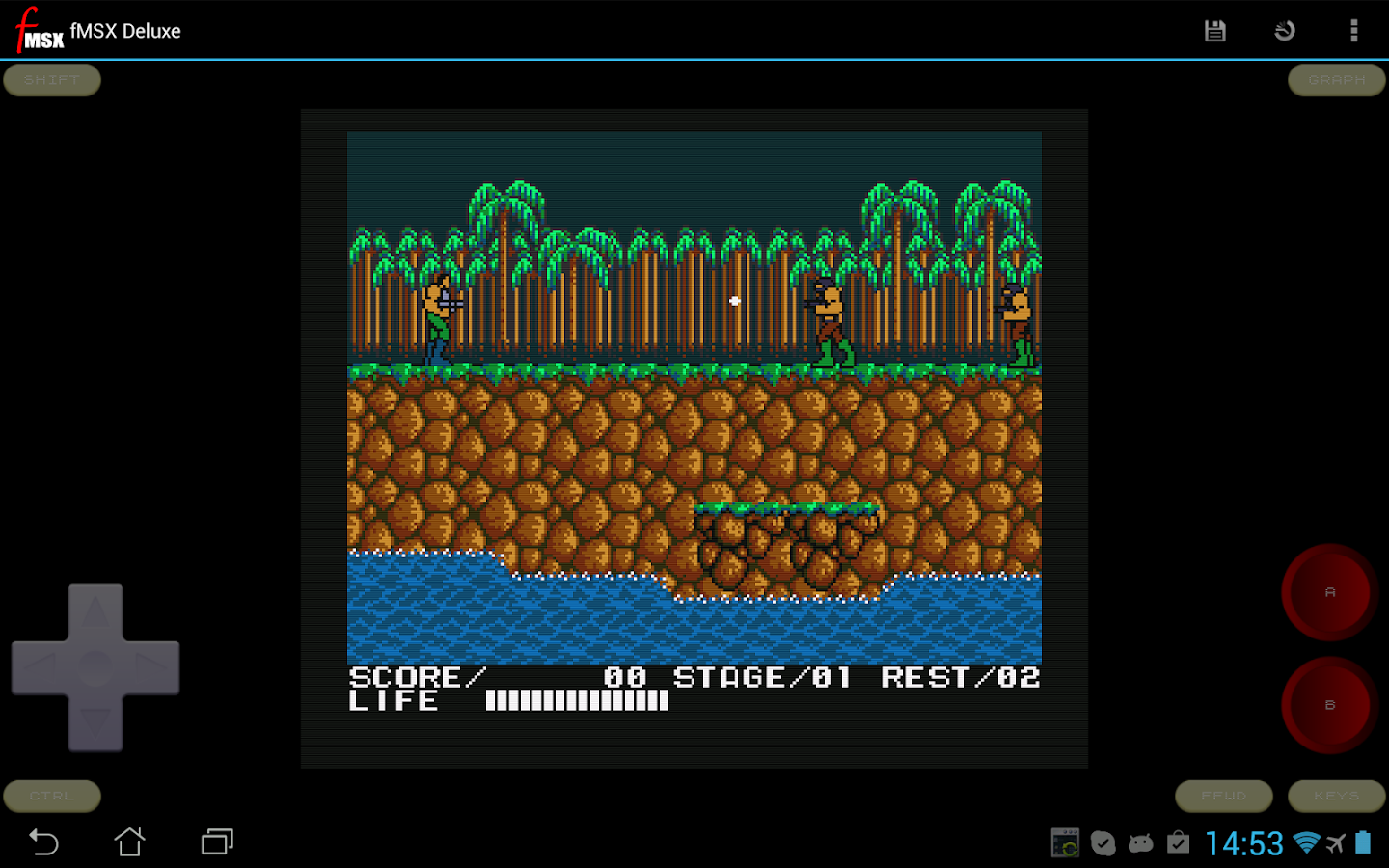Click the Skype icon in the status tray
This screenshot has height=868, width=1389.
[1103, 842]
